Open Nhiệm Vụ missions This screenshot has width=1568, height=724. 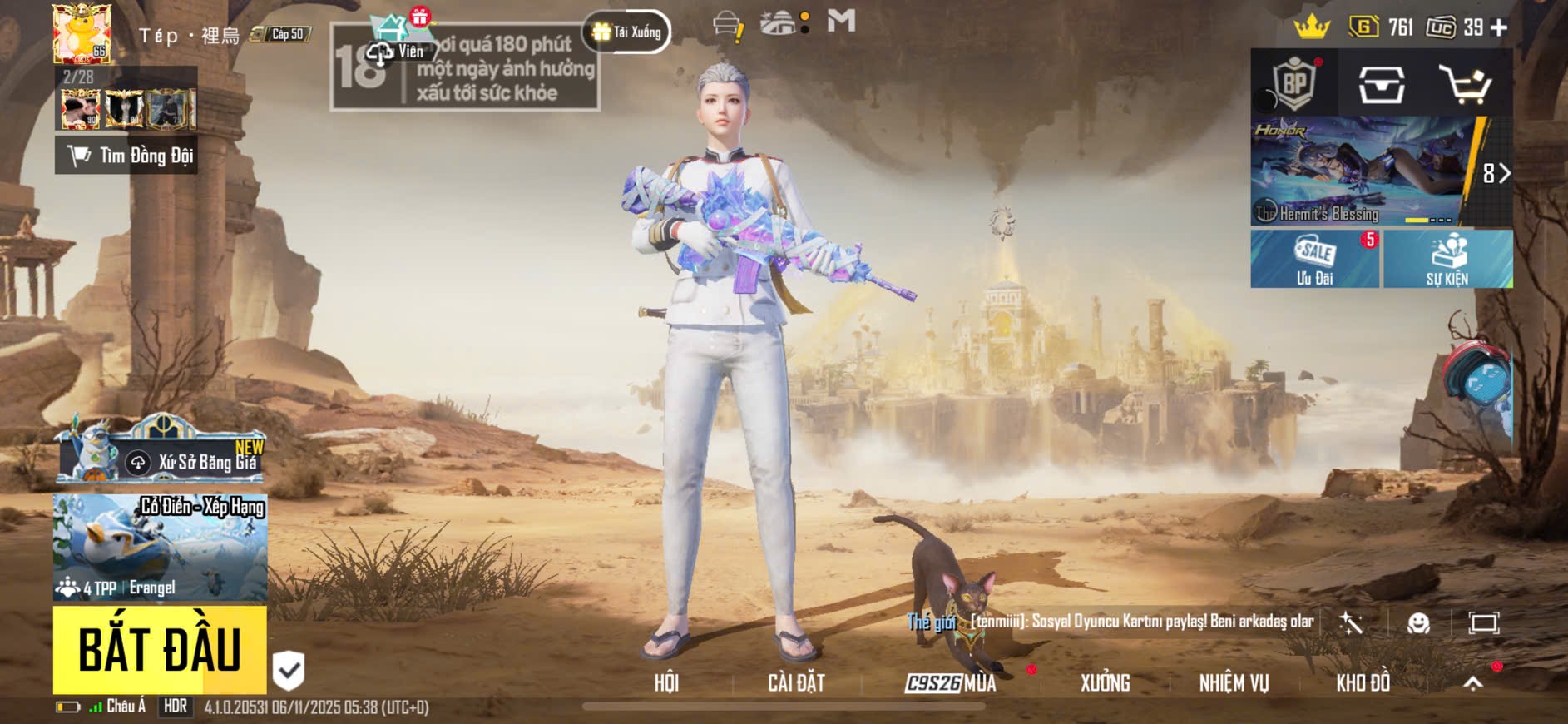pyautogui.click(x=1234, y=683)
